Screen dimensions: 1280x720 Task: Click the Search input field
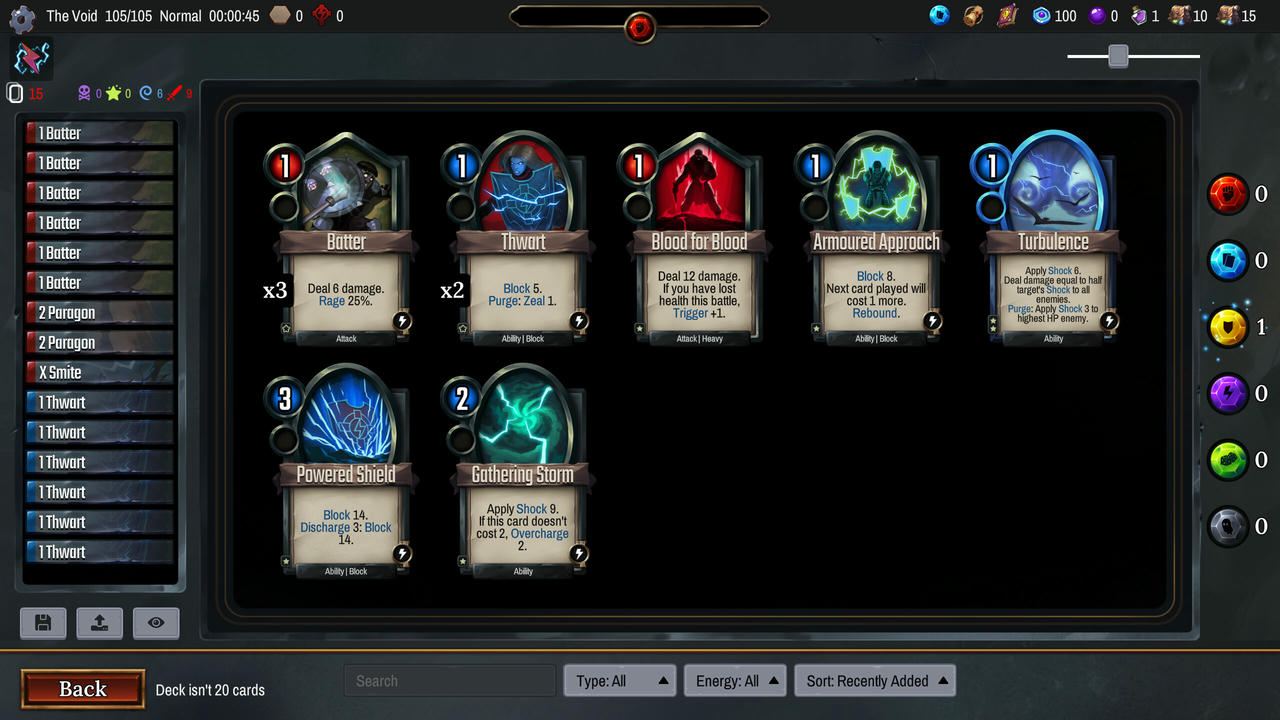click(x=449, y=680)
